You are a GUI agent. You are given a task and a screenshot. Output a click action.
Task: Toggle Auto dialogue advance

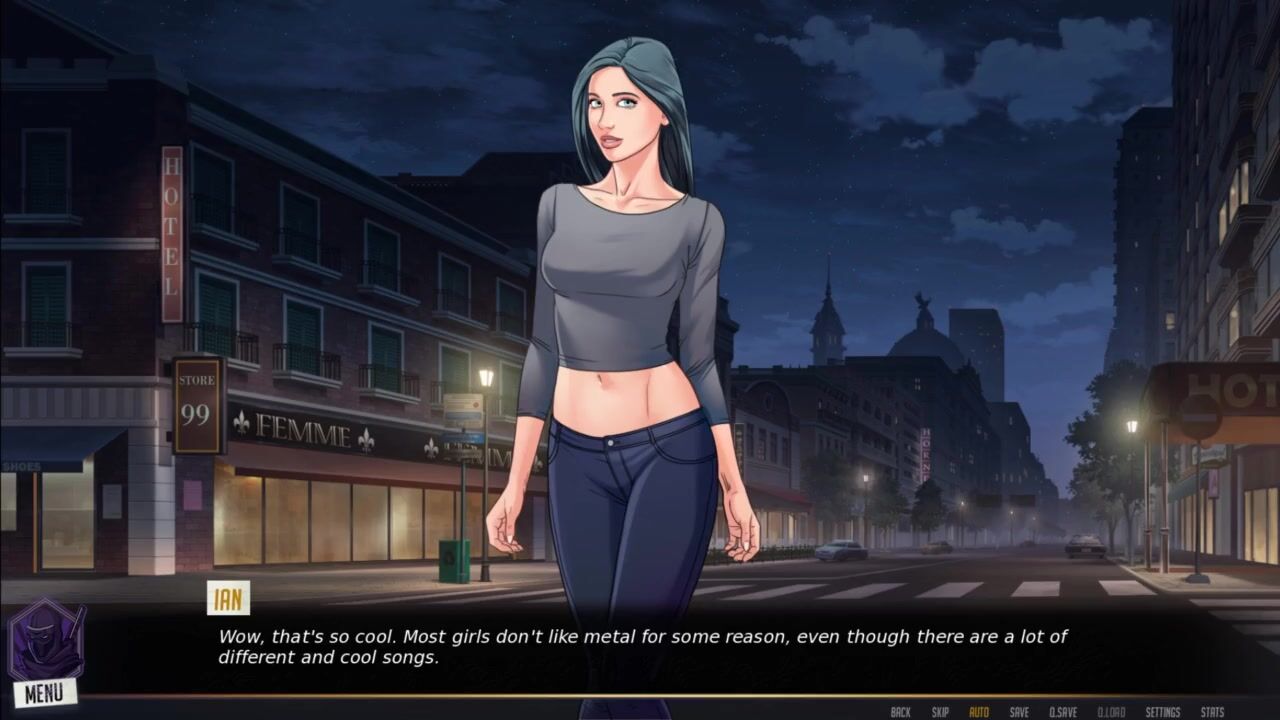click(x=979, y=712)
